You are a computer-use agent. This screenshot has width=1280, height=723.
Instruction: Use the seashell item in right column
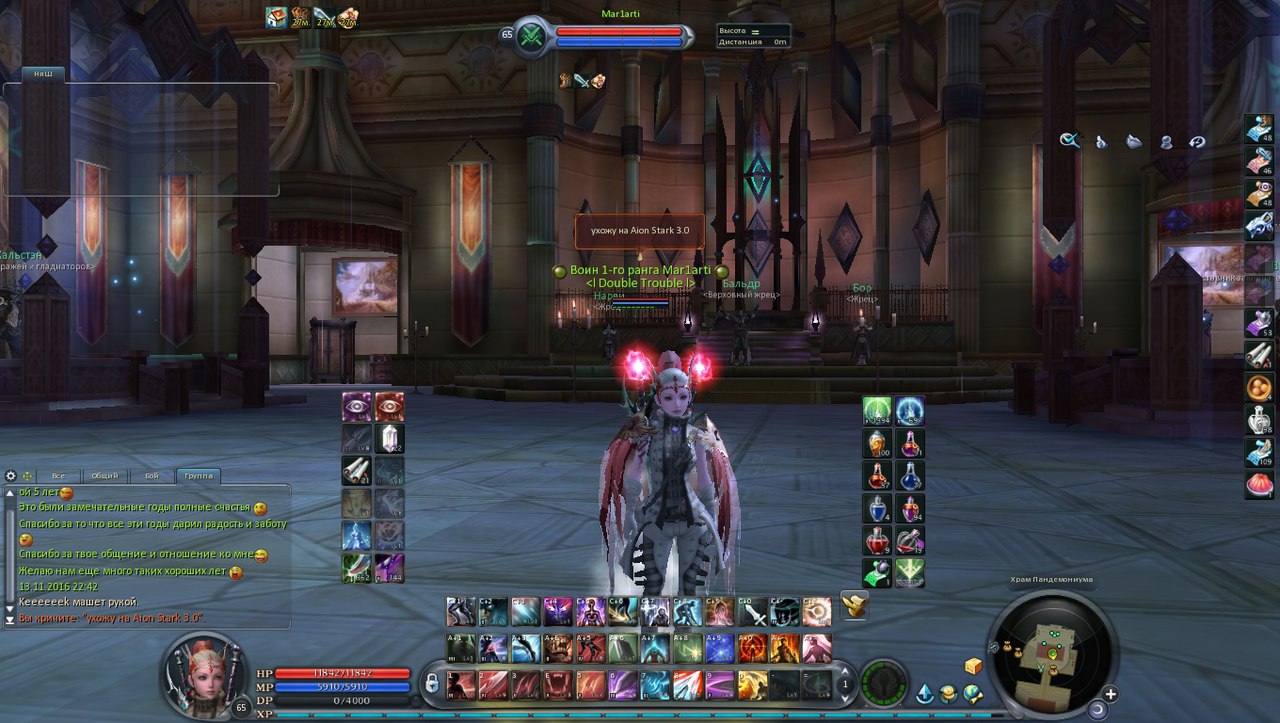(x=1259, y=485)
